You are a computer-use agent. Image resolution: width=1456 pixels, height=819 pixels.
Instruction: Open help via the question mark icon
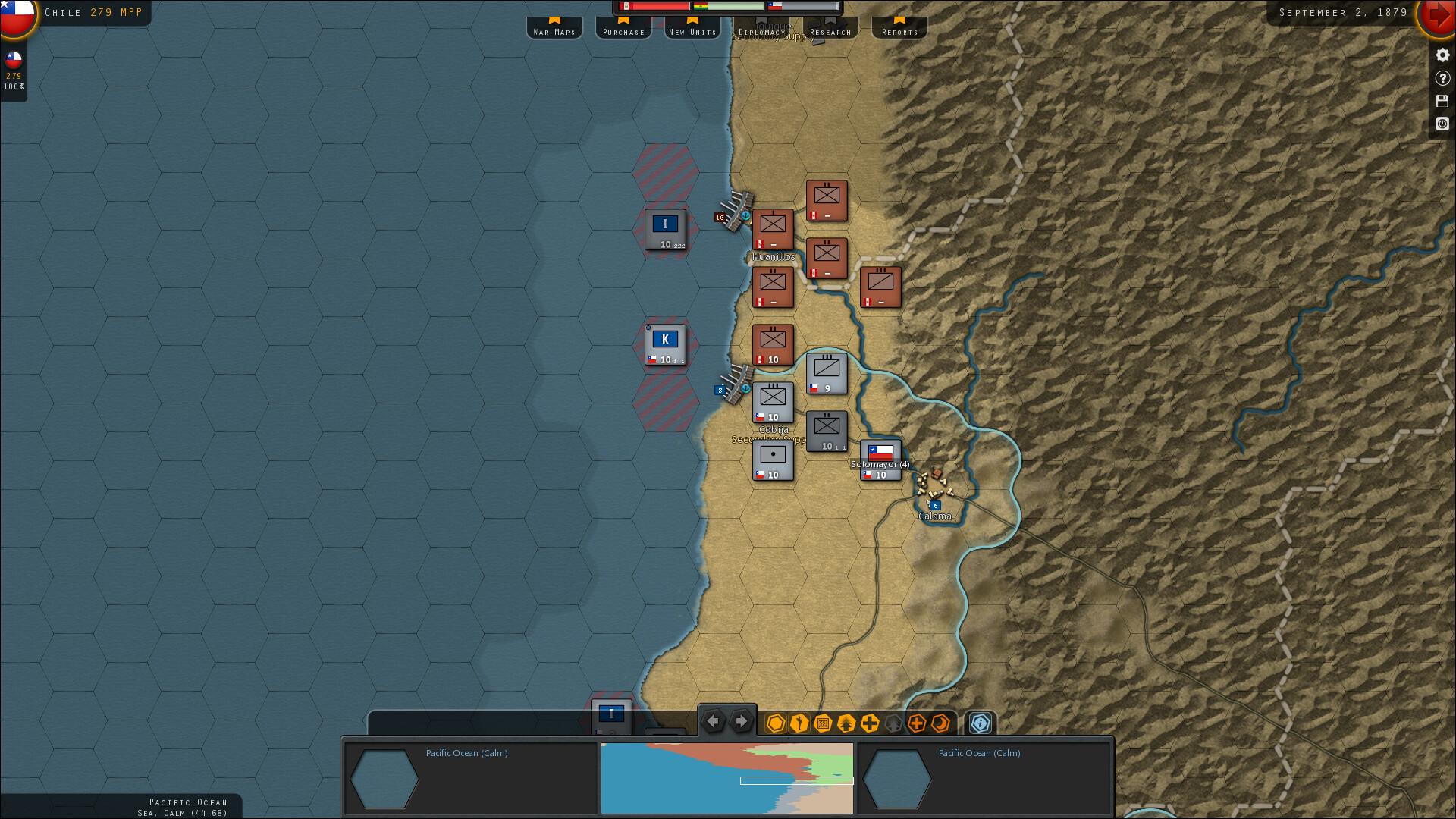pyautogui.click(x=1442, y=77)
